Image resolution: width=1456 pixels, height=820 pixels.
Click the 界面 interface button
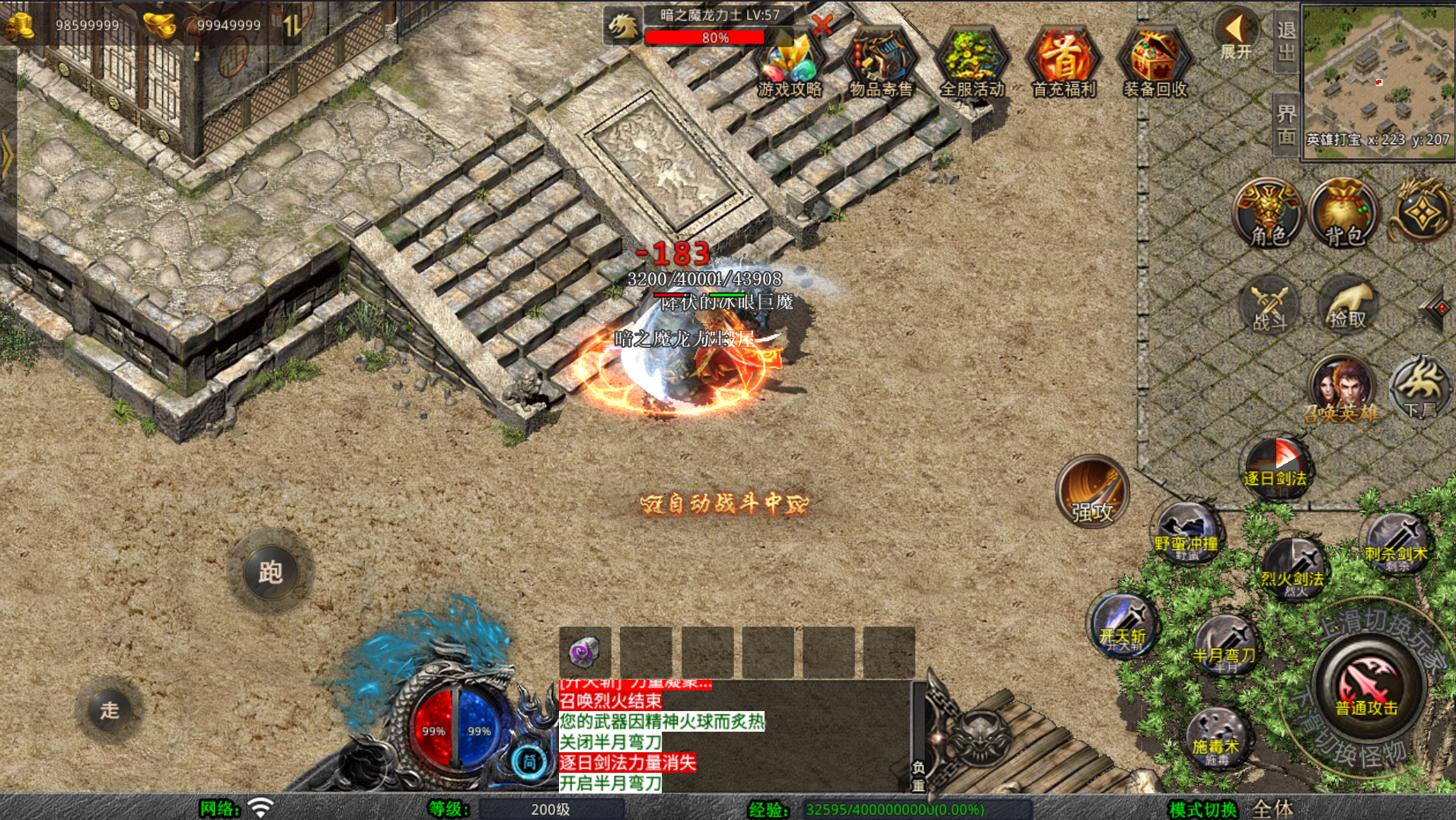pyautogui.click(x=1286, y=125)
